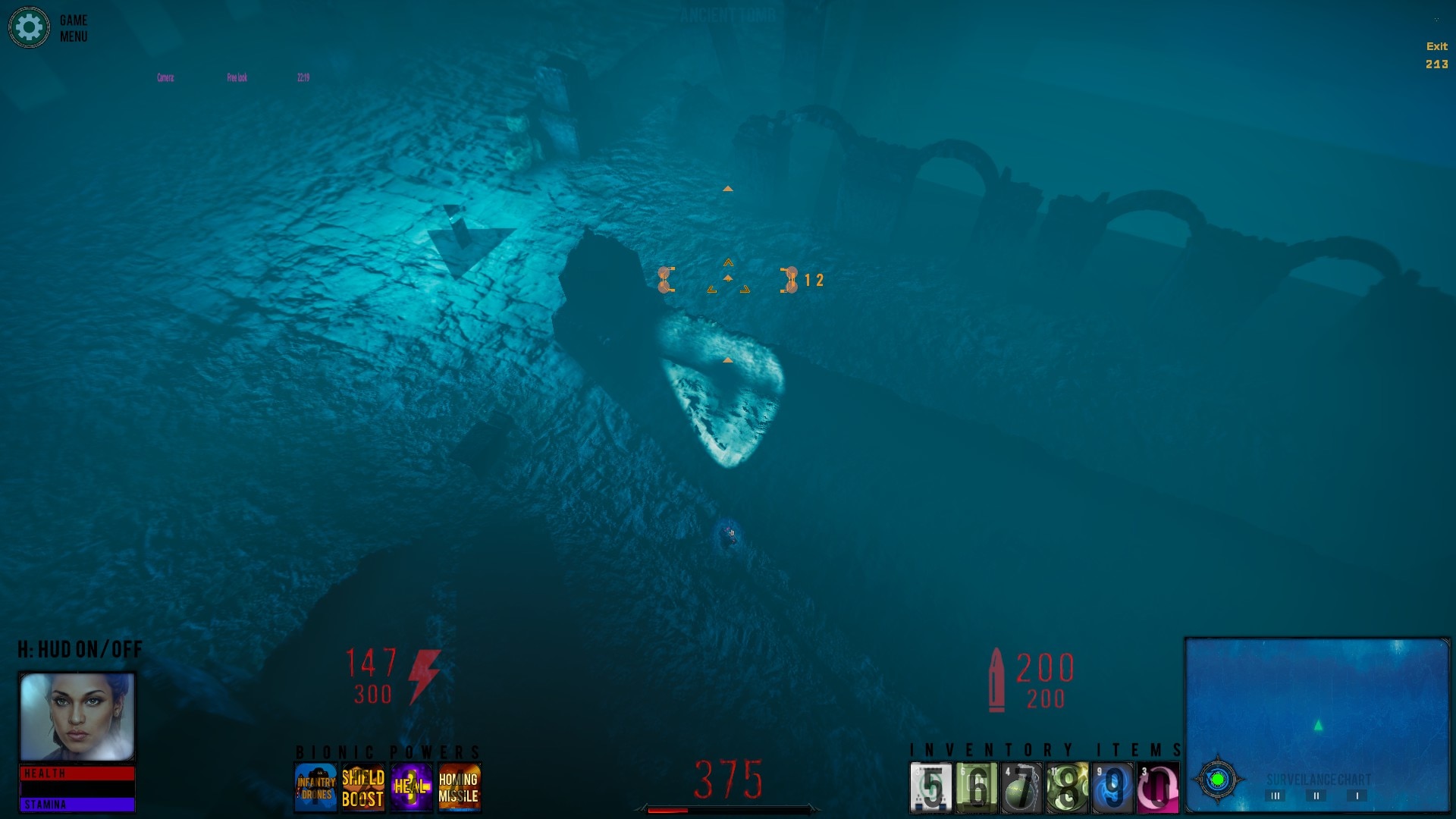Set the surveillance chart to level I
This screenshot has width=1456, height=819.
(1357, 795)
